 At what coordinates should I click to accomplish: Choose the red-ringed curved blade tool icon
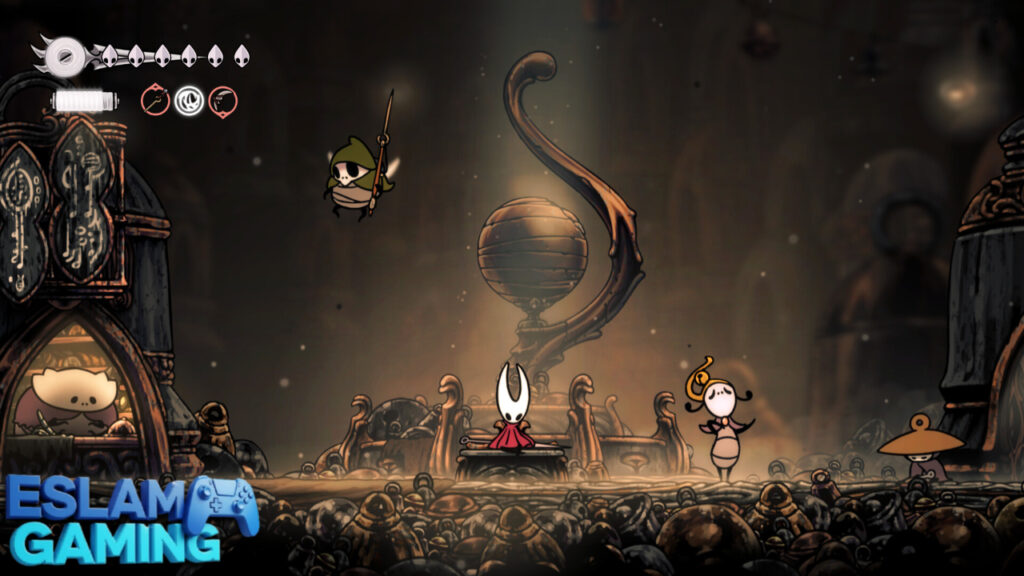pos(223,100)
